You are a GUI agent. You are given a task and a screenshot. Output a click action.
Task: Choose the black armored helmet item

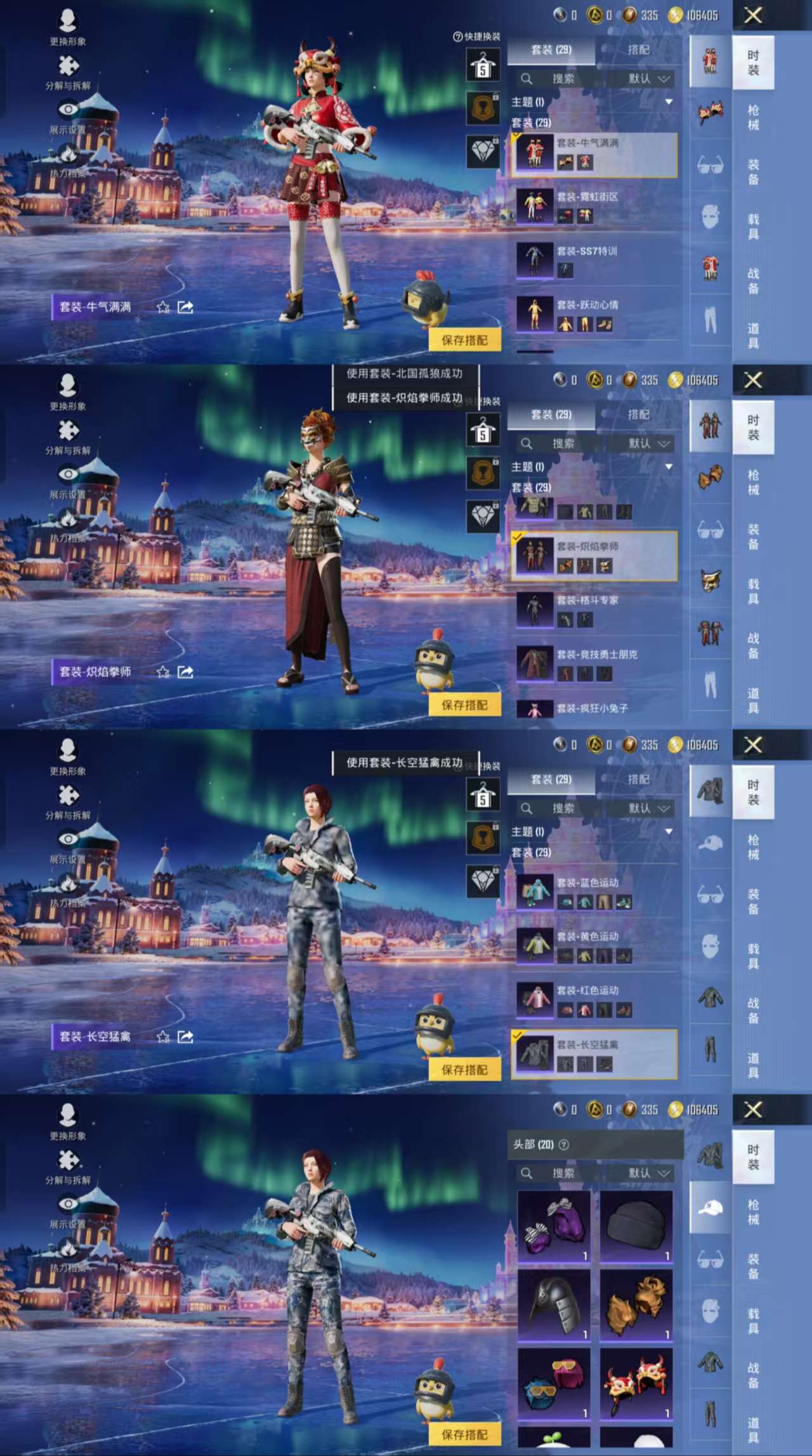pyautogui.click(x=554, y=1306)
